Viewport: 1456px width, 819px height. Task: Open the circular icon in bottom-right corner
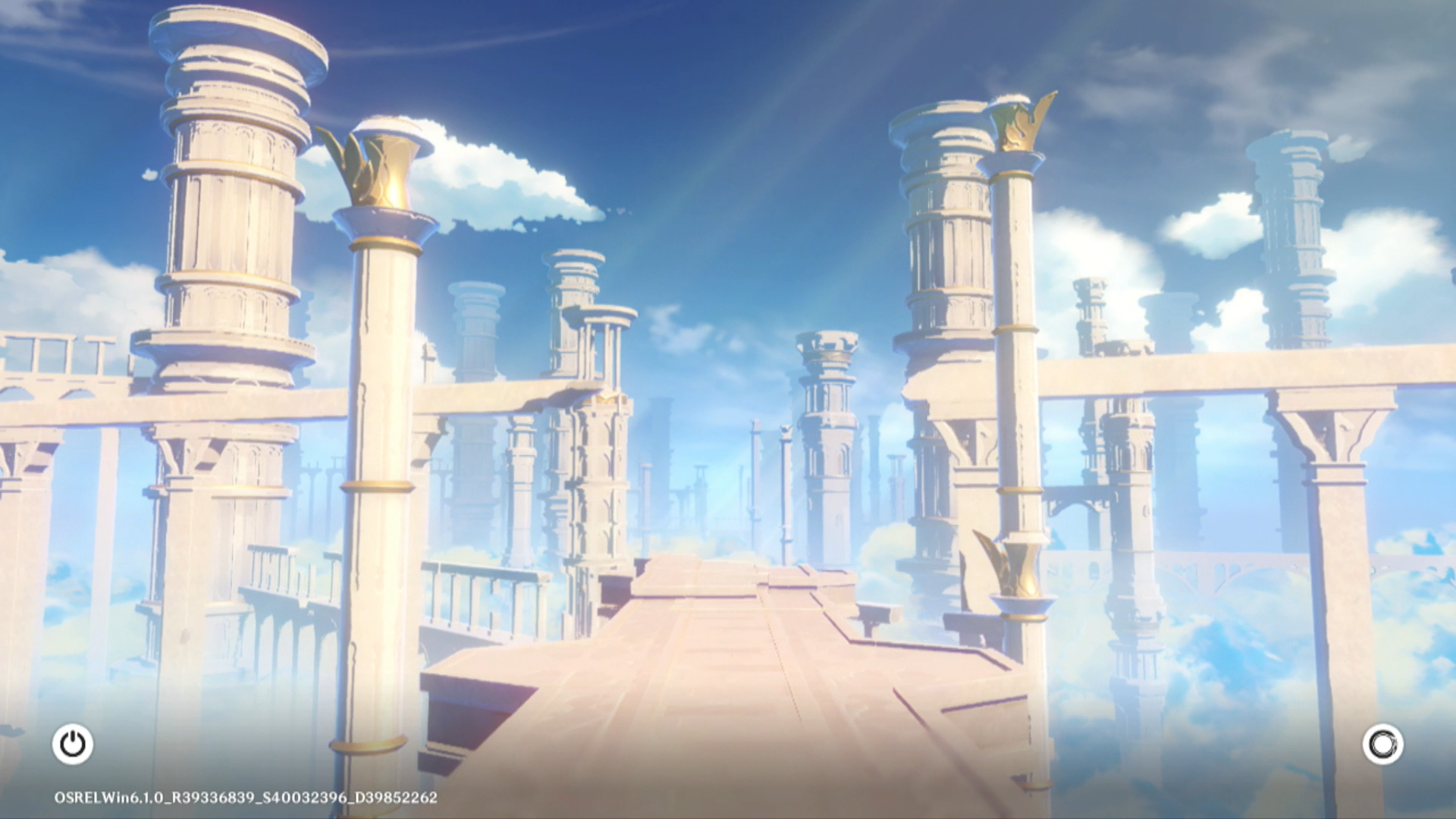point(1382,744)
